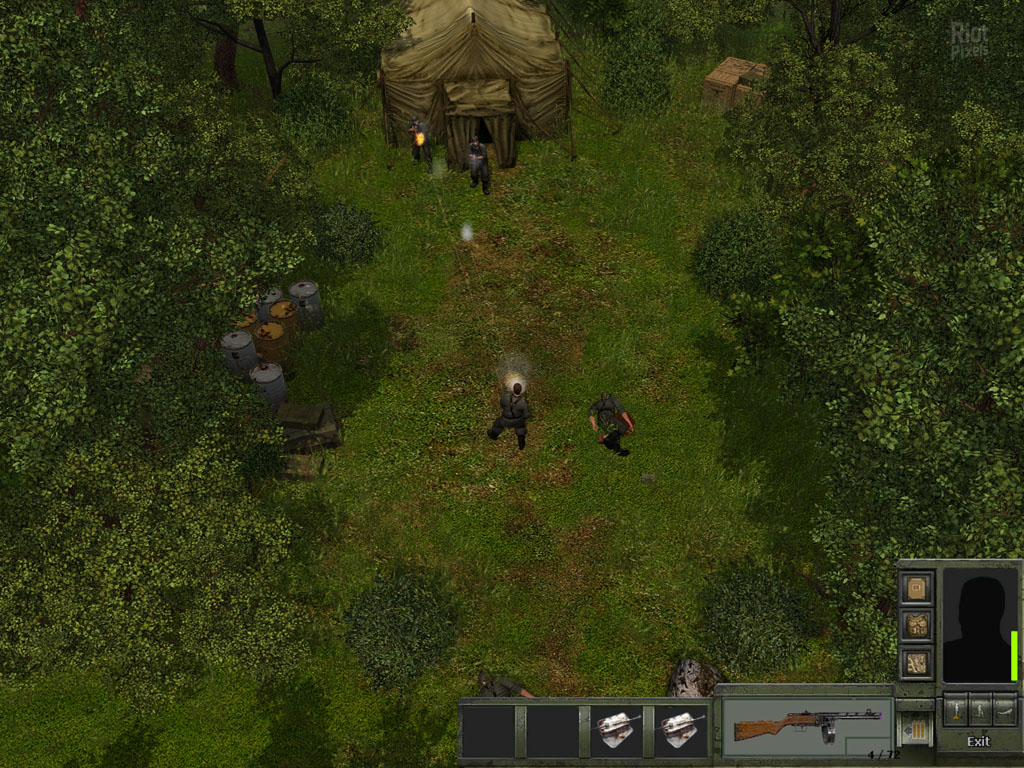Switch to prone stance
The height and width of the screenshot is (768, 1024).
tap(1005, 708)
